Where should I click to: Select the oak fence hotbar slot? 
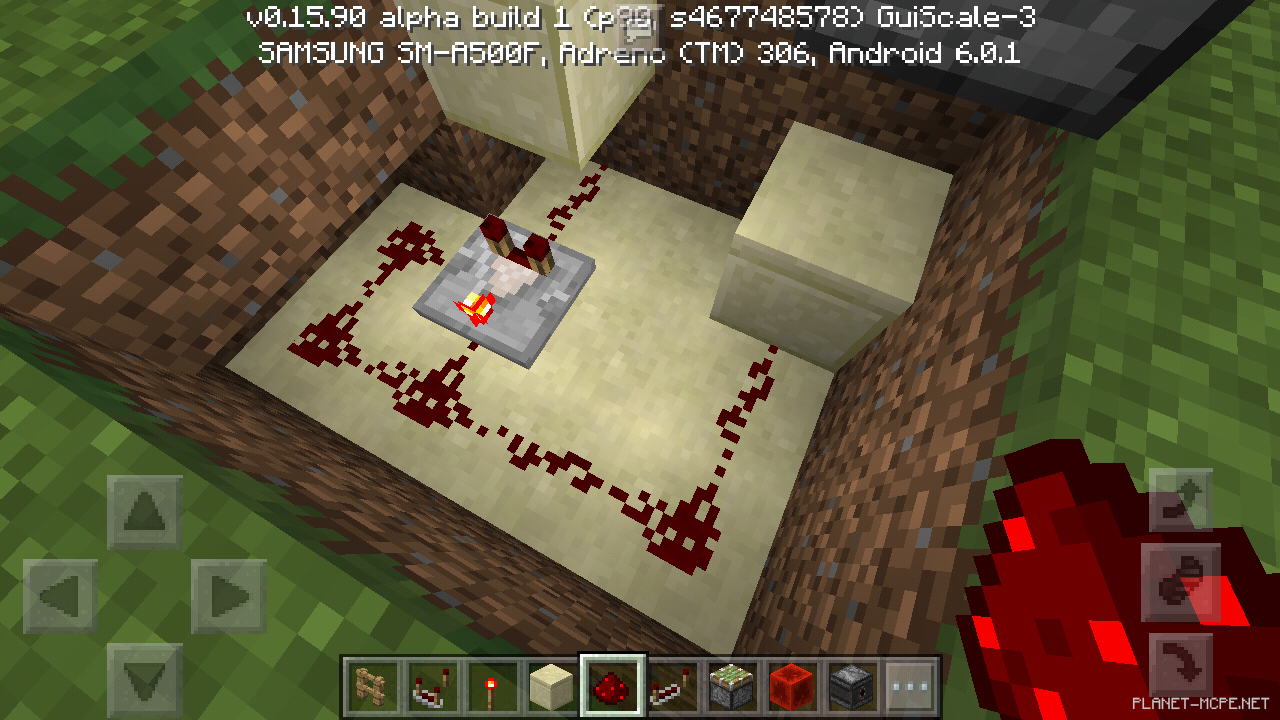[370, 687]
